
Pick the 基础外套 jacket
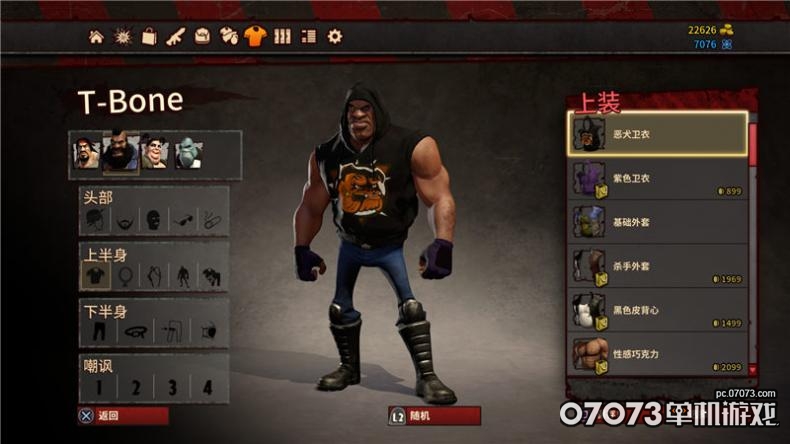pyautogui.click(x=658, y=222)
